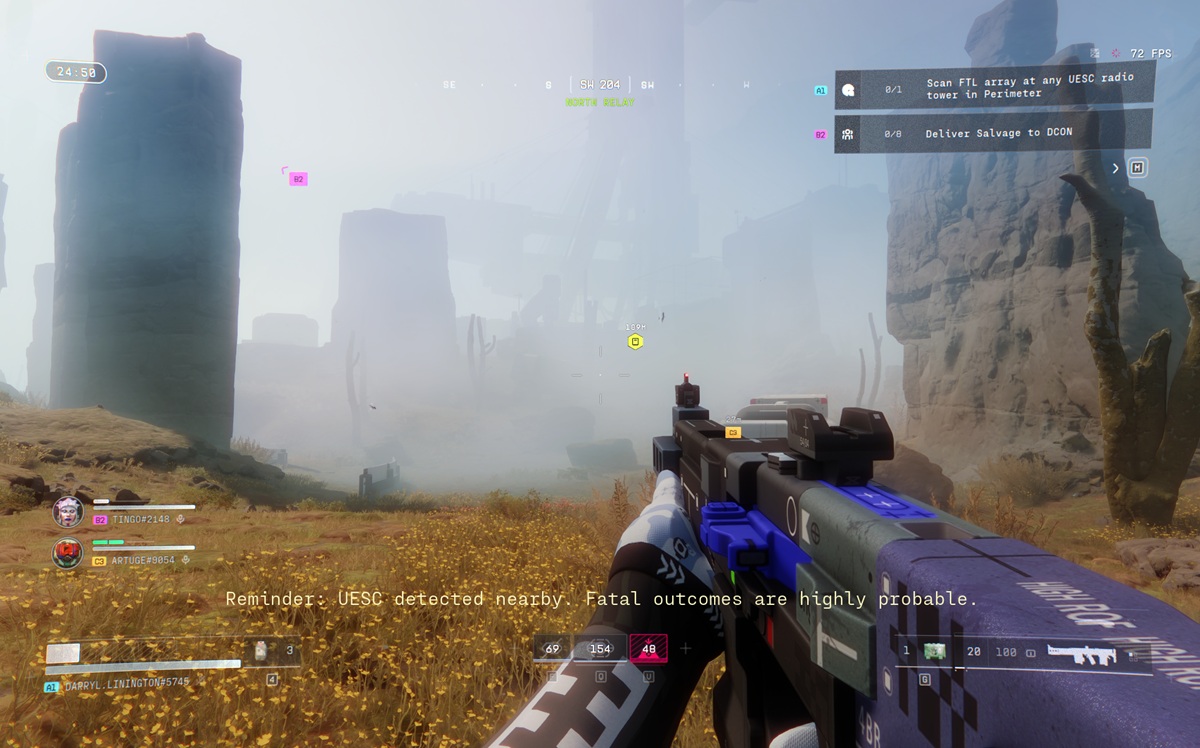Viewport: 1200px width, 748px height.
Task: Activate the ability showing 154
Action: (600, 649)
